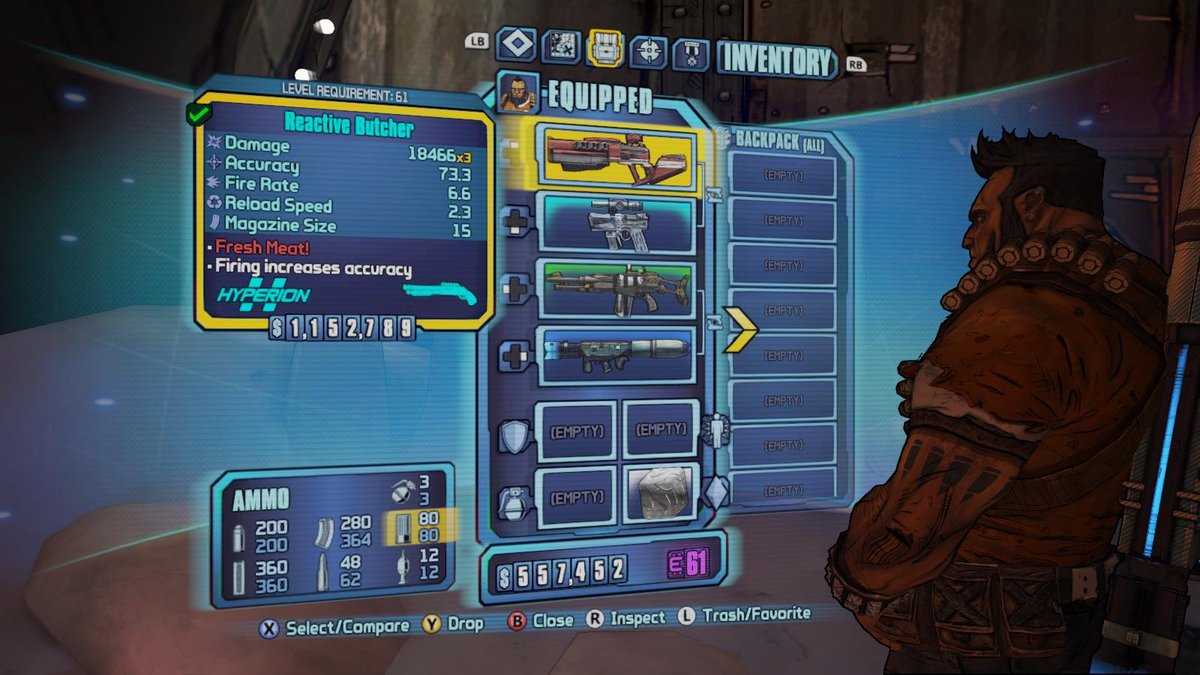Select the white scoped pistol weapon slot
The image size is (1200, 675).
tap(617, 223)
